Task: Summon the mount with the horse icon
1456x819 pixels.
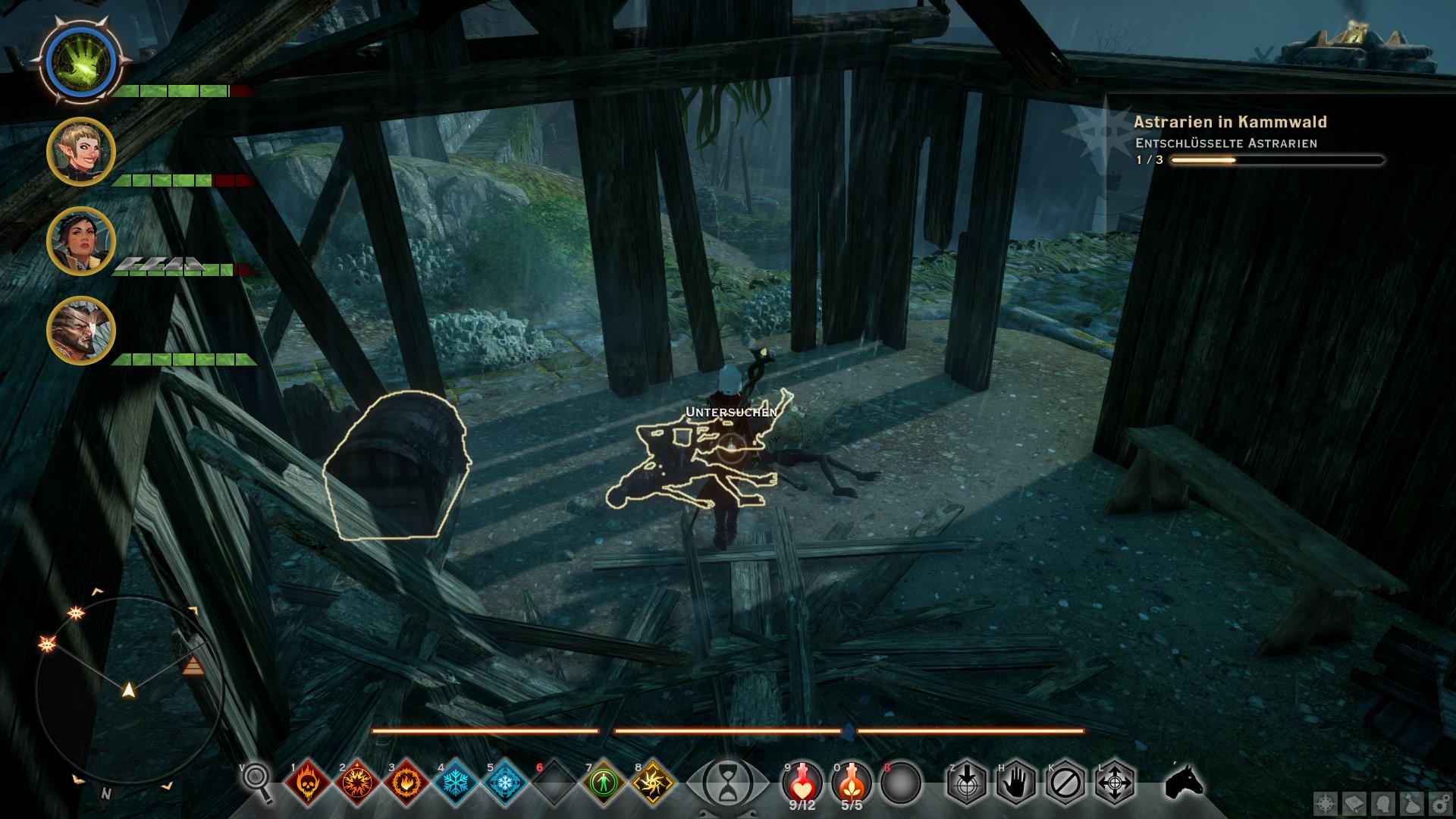Action: click(x=1184, y=781)
